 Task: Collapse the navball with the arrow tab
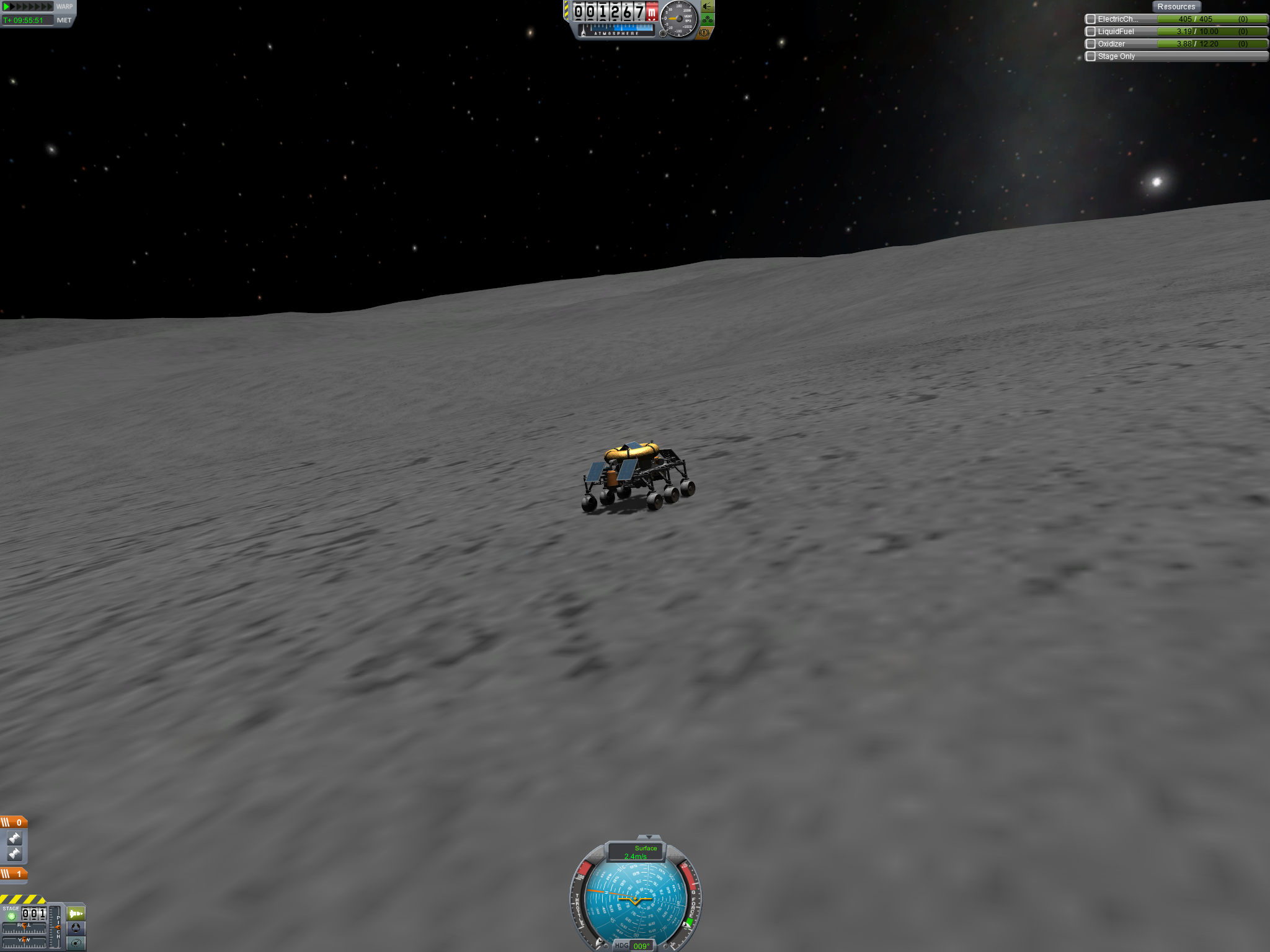649,837
